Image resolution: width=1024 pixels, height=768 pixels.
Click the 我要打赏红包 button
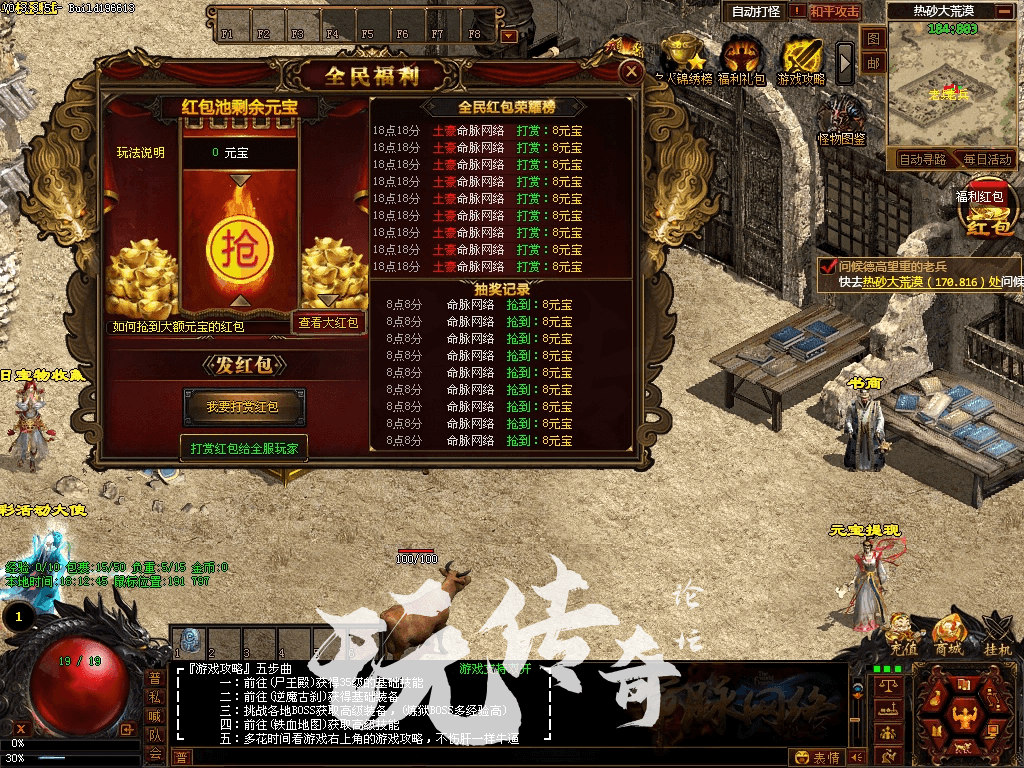point(243,407)
